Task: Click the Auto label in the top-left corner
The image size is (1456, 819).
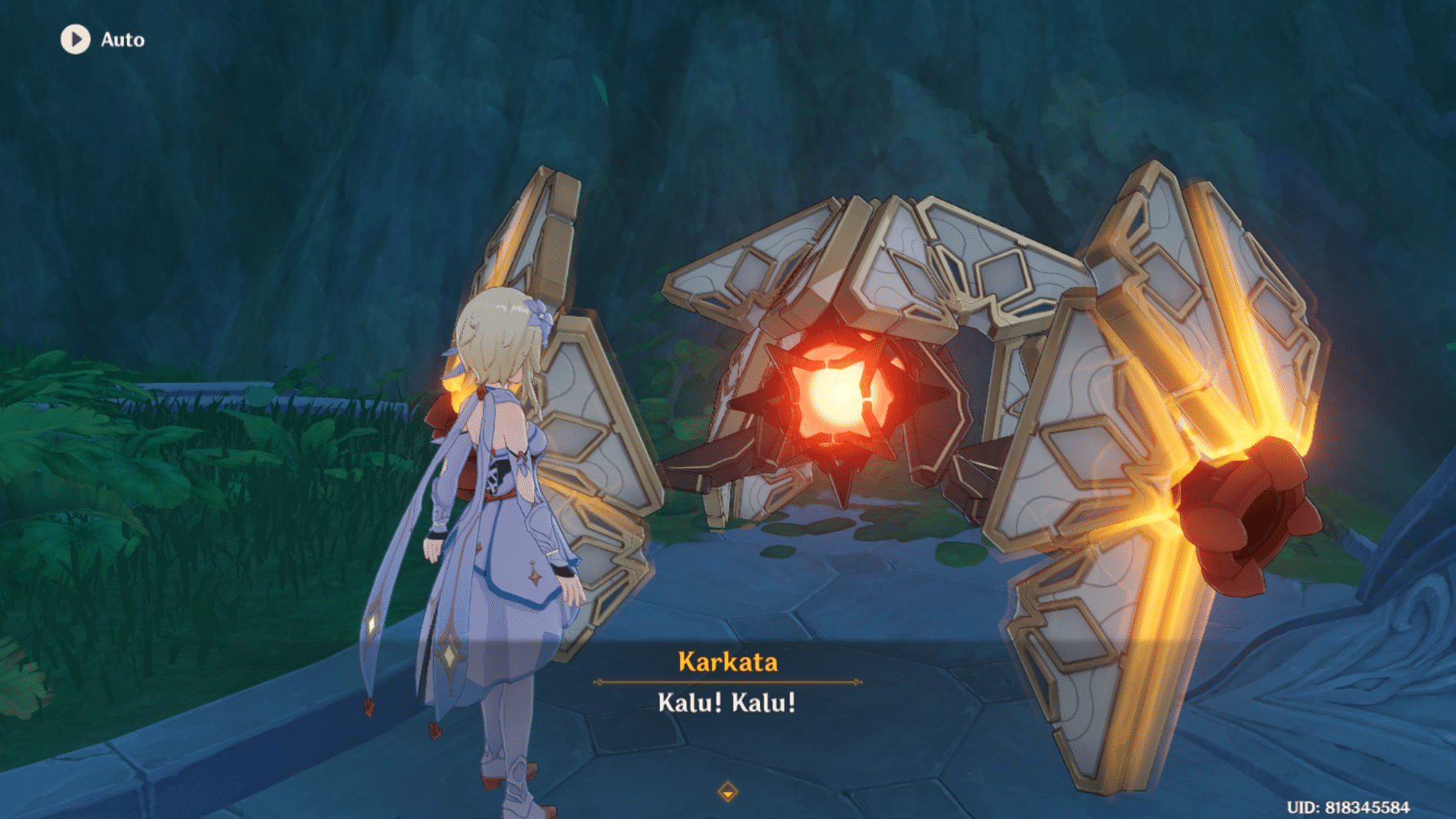Action: [x=121, y=38]
